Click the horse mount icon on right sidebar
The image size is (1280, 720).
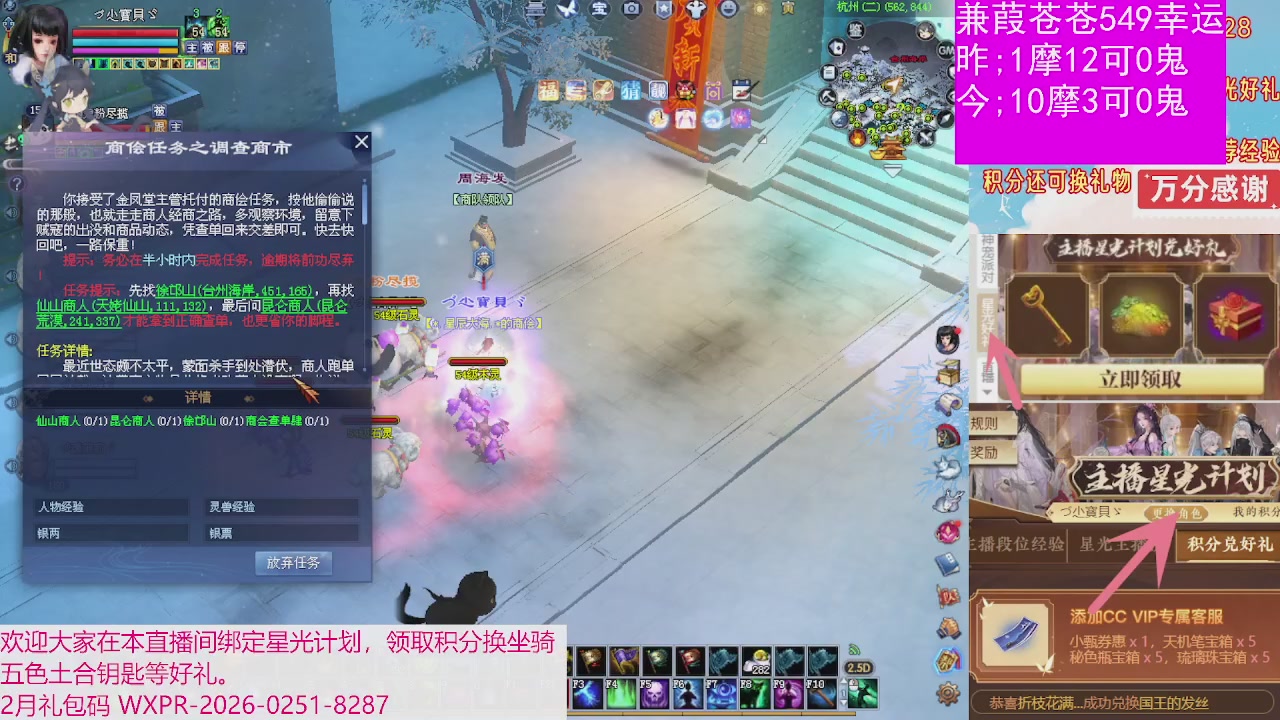948,437
